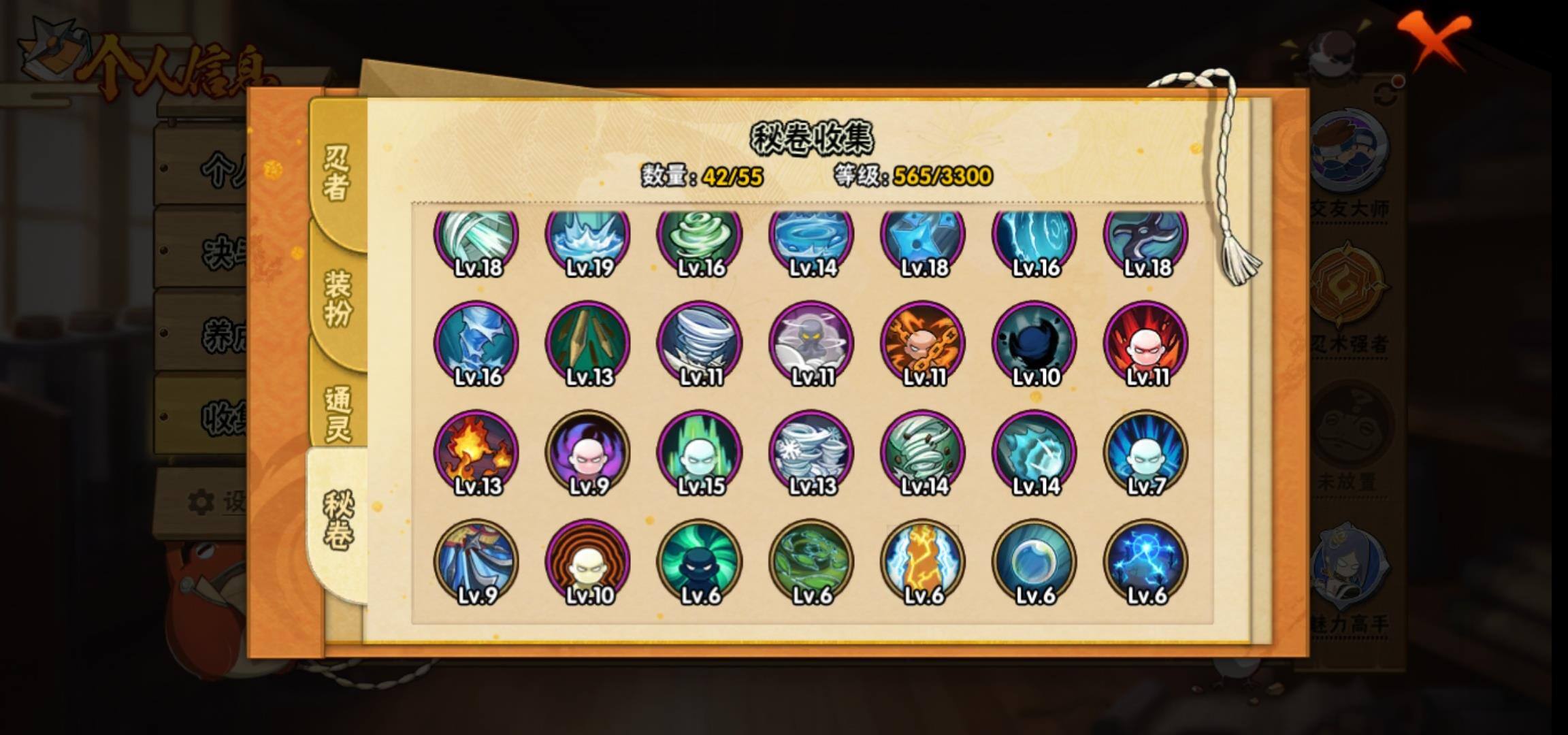Select the snowflake whirlwind Lv.13 scroll

tap(811, 453)
